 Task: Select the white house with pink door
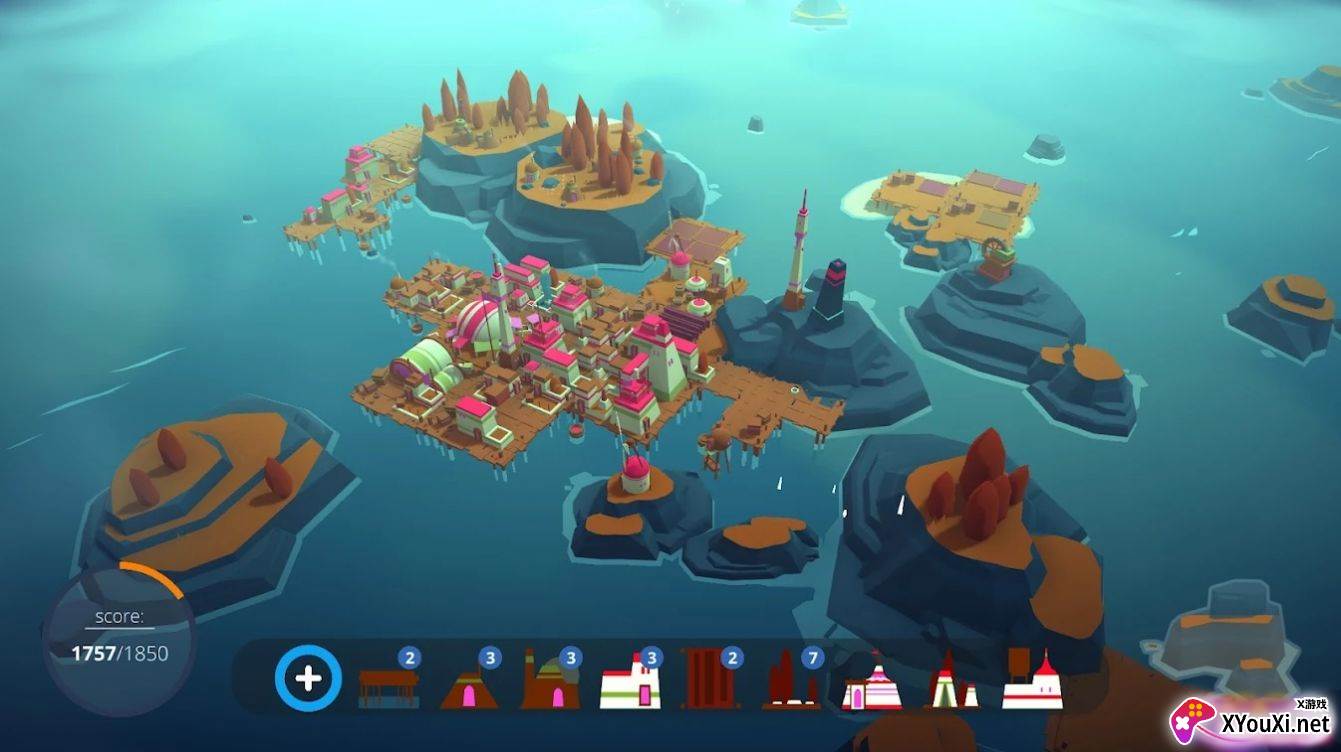tap(630, 684)
